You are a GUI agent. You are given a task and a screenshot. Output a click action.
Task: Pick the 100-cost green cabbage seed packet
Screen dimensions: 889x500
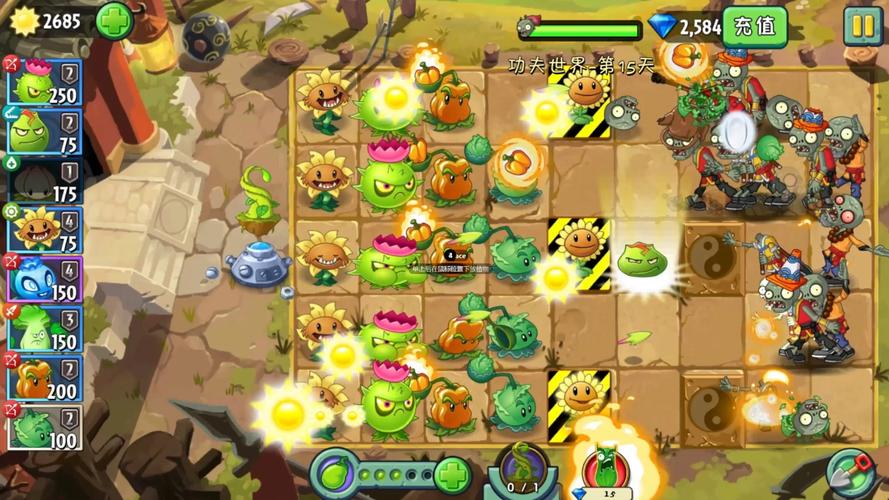[44, 426]
